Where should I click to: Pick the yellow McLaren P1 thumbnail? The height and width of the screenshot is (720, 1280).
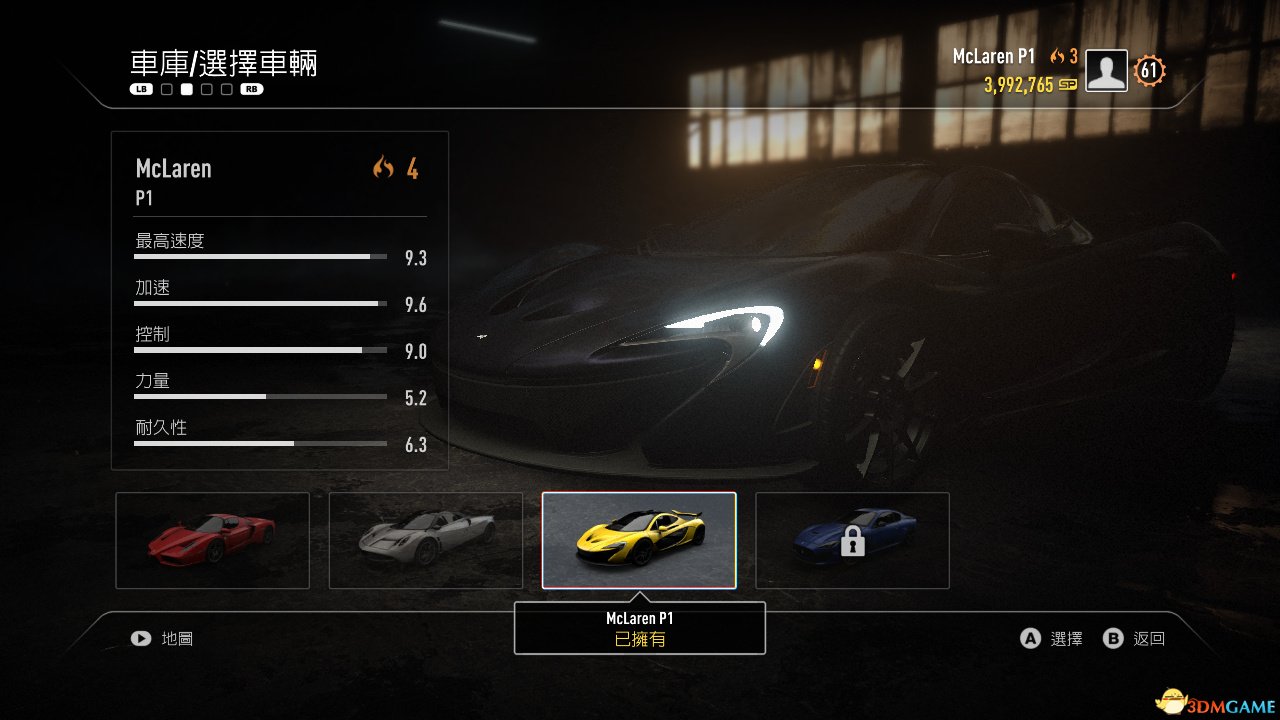639,540
